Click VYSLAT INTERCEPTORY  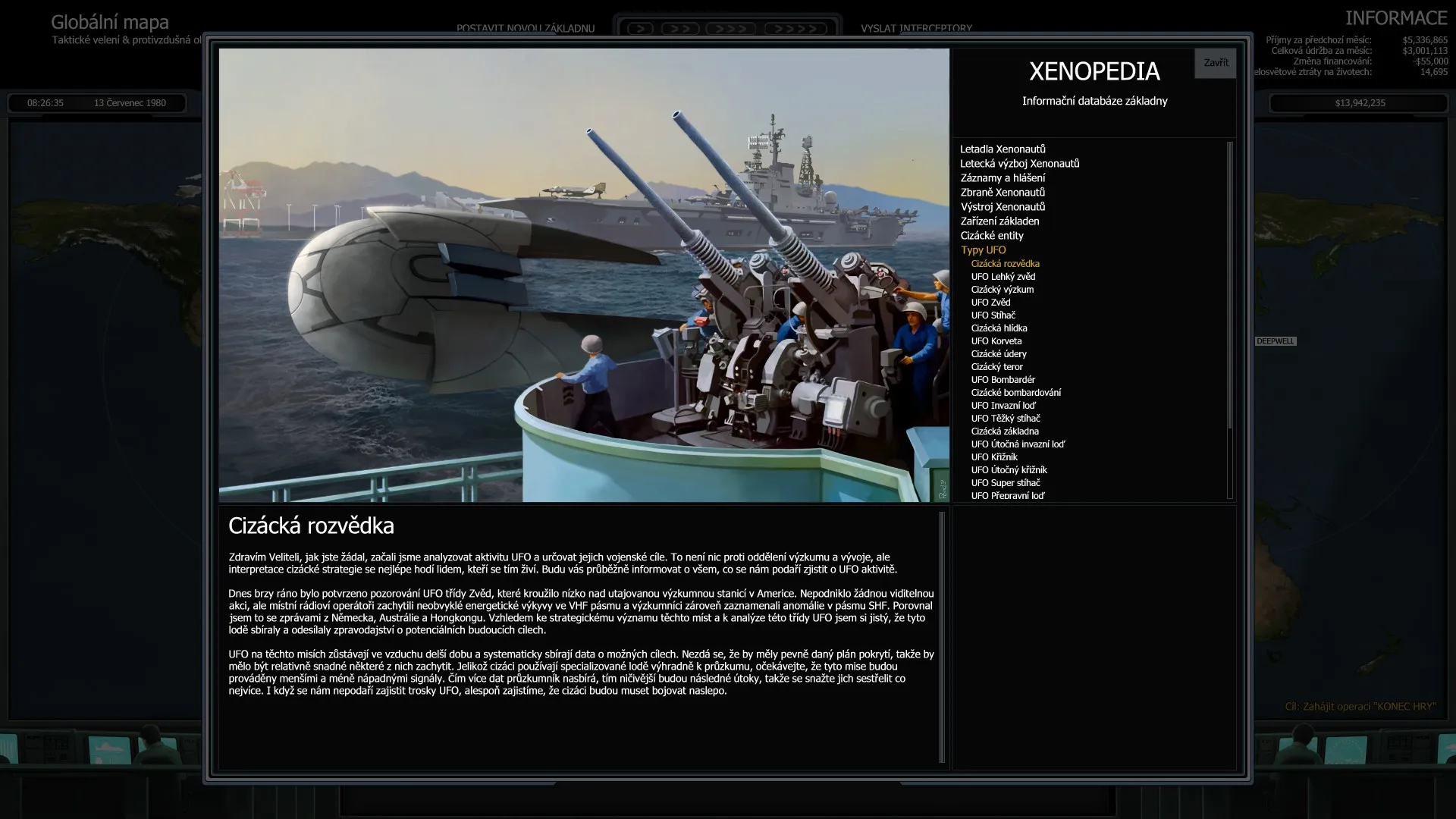click(x=915, y=28)
